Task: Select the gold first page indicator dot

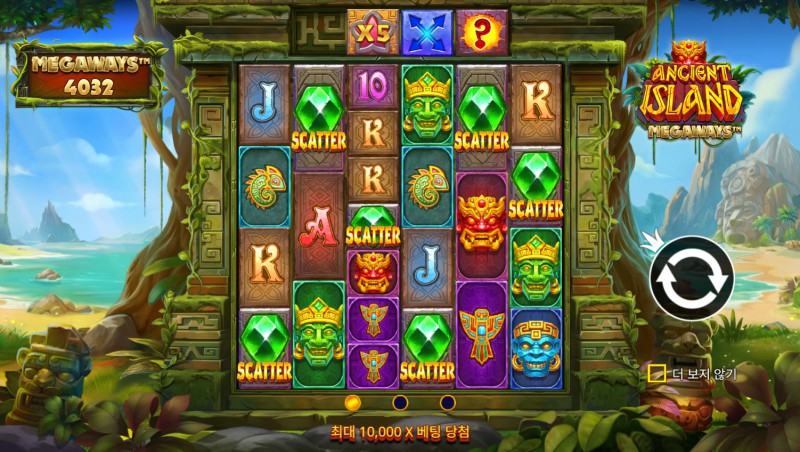Action: pyautogui.click(x=352, y=402)
